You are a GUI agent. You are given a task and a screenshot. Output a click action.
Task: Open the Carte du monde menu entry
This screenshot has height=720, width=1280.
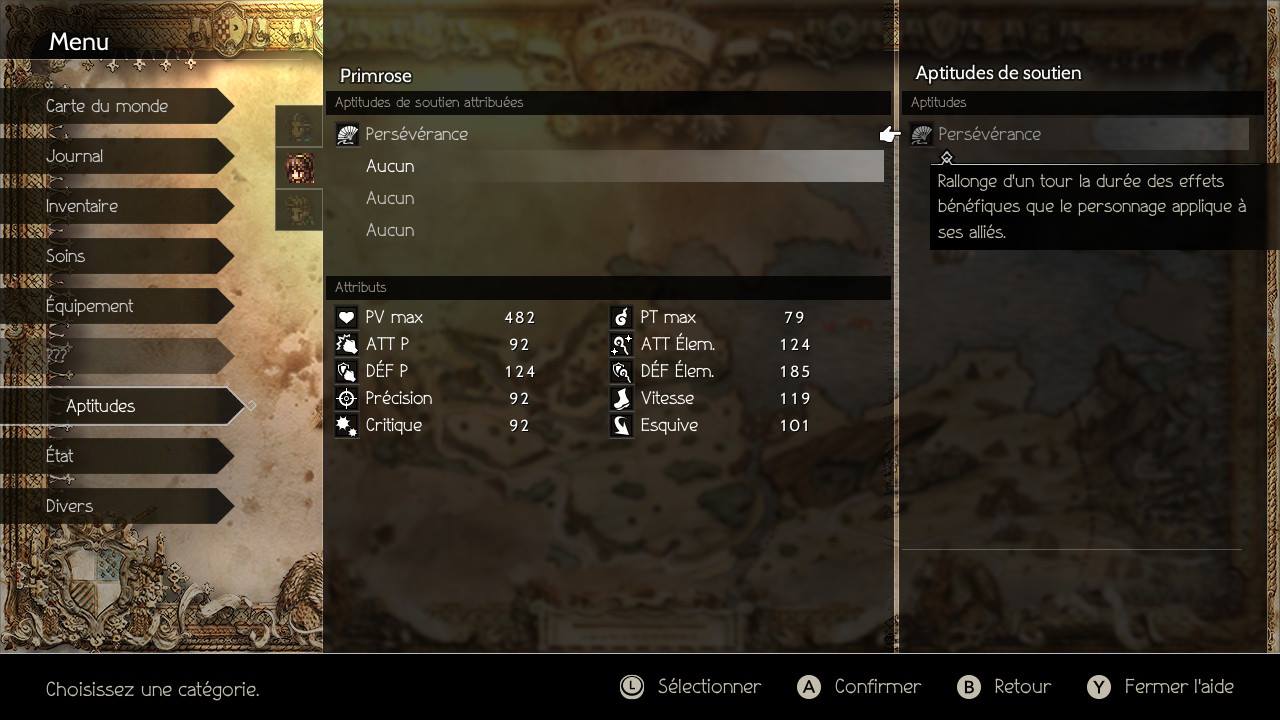click(x=107, y=106)
